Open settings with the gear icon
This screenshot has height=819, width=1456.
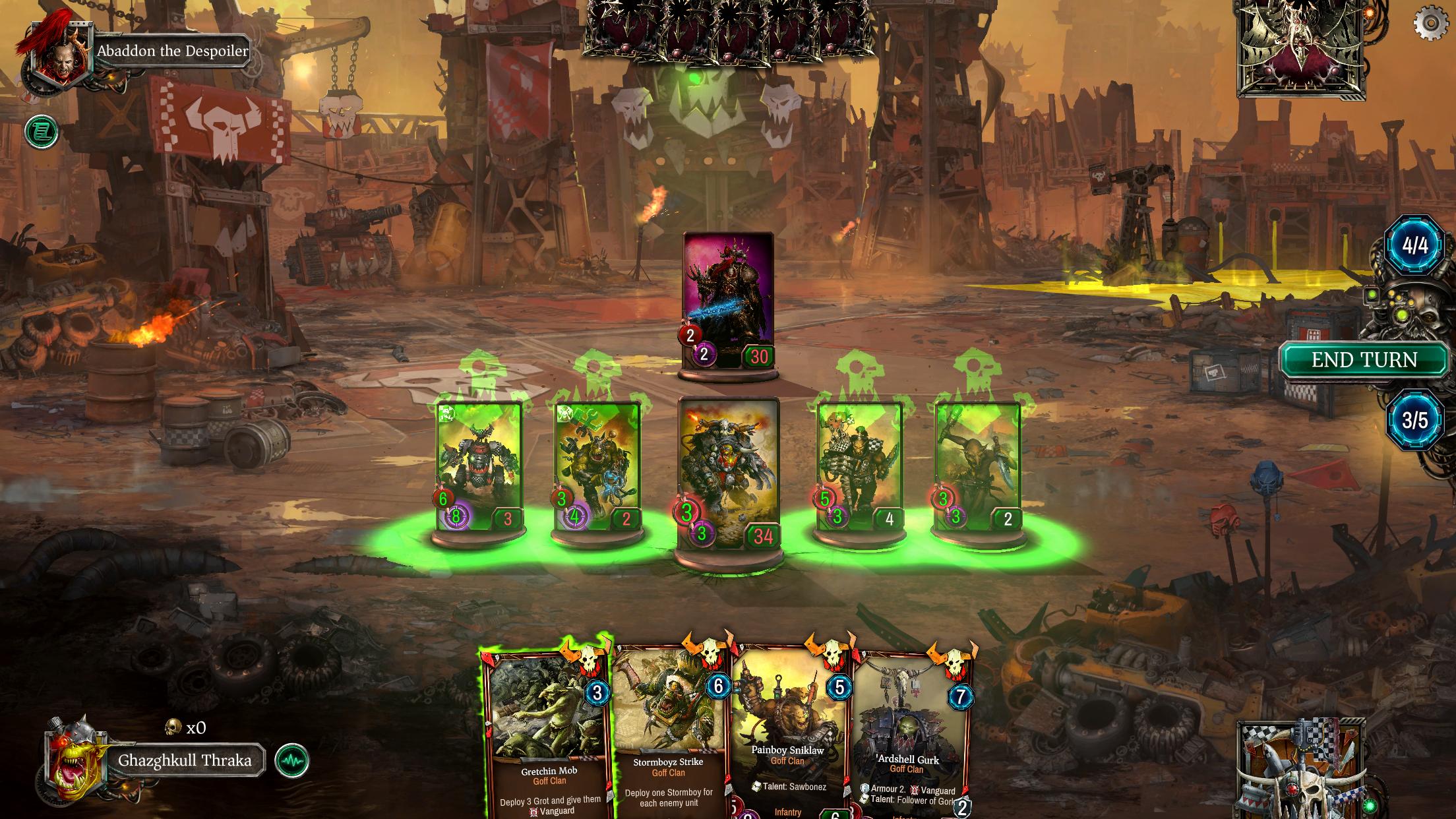(x=1430, y=24)
